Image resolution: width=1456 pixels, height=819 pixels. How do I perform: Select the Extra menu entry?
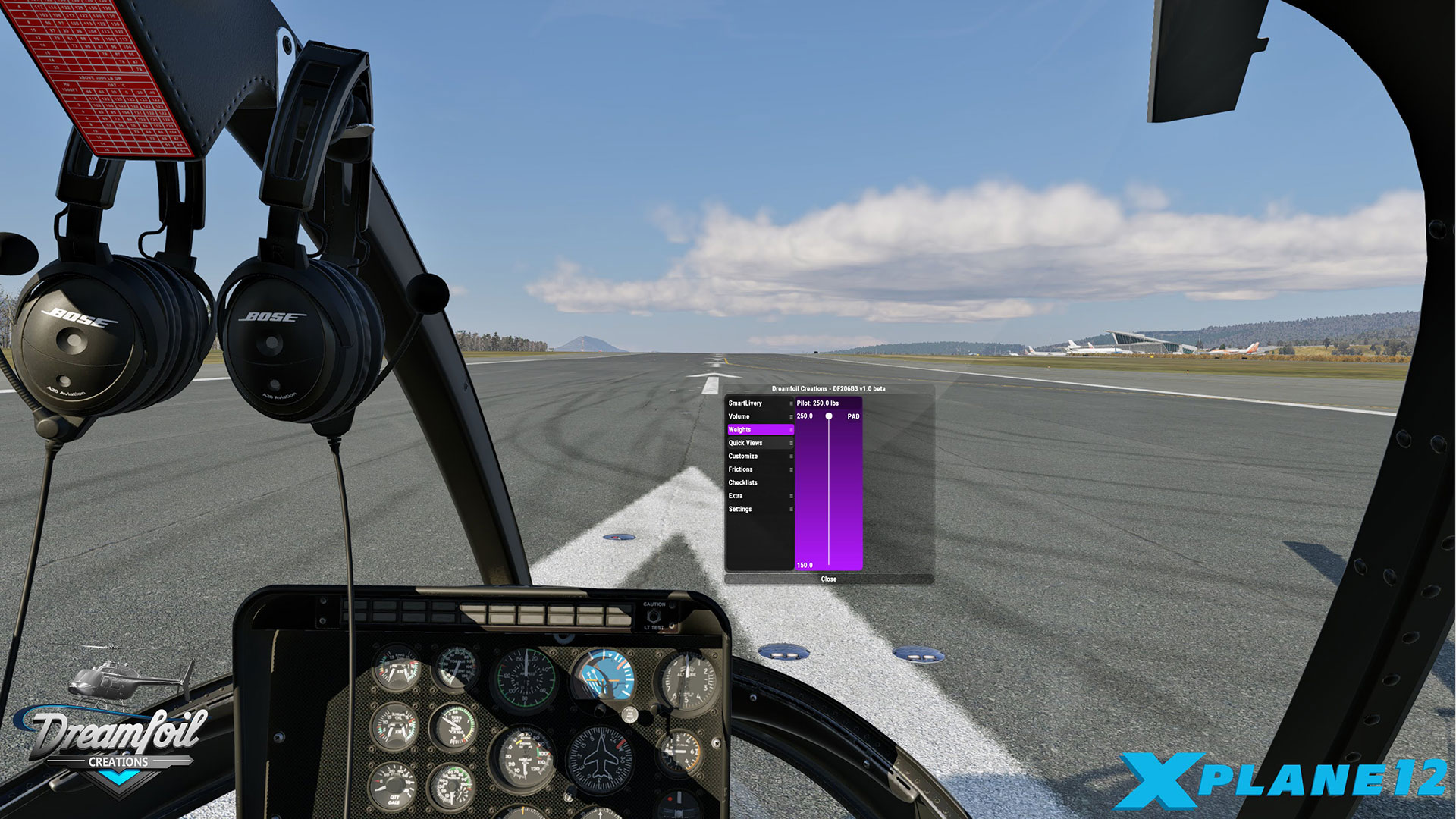click(x=759, y=496)
